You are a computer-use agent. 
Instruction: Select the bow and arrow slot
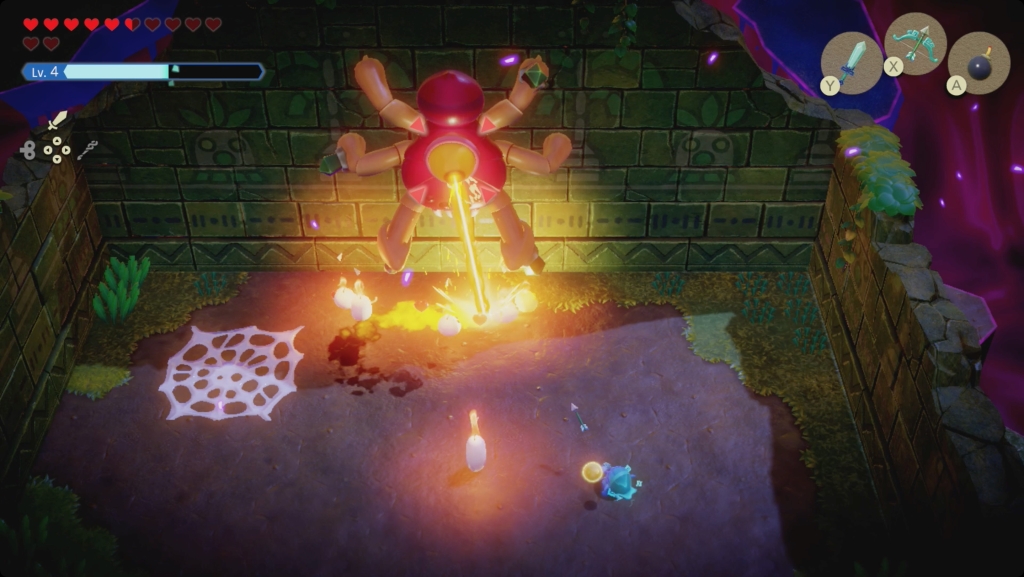click(x=915, y=43)
